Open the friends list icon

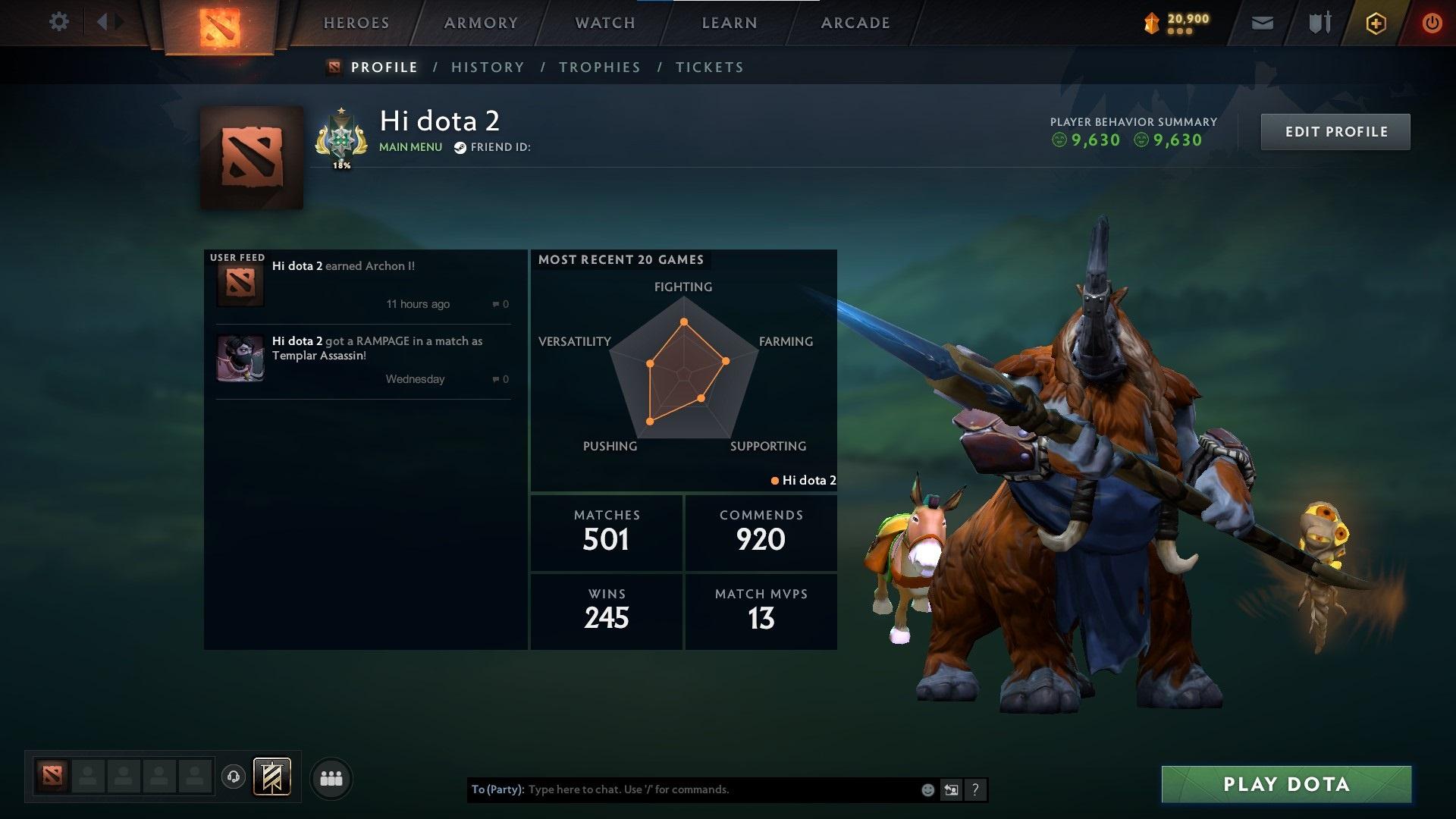click(x=331, y=777)
